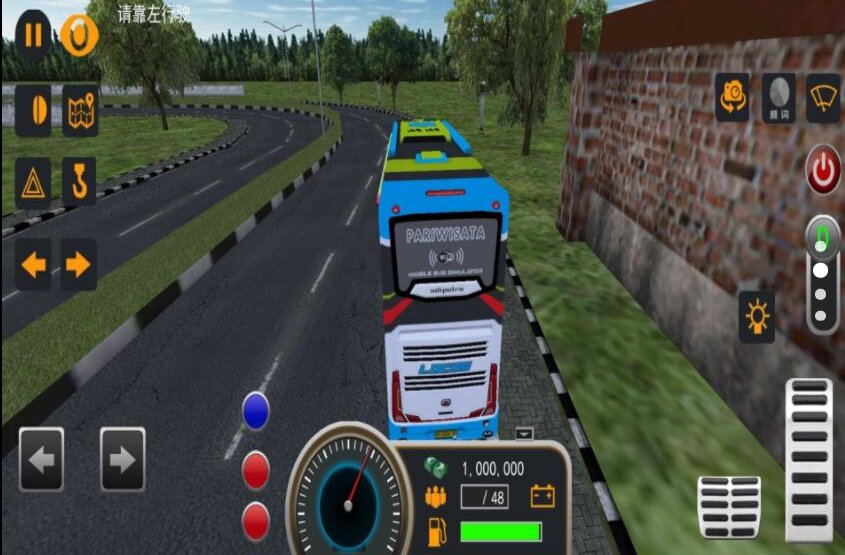Screen dimensions: 845x555
Task: Step on the accelerator pedal
Action: [x=809, y=445]
